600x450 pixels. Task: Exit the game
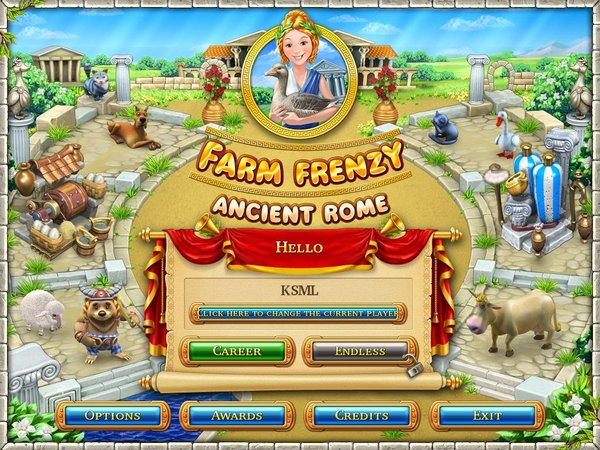coord(487,415)
